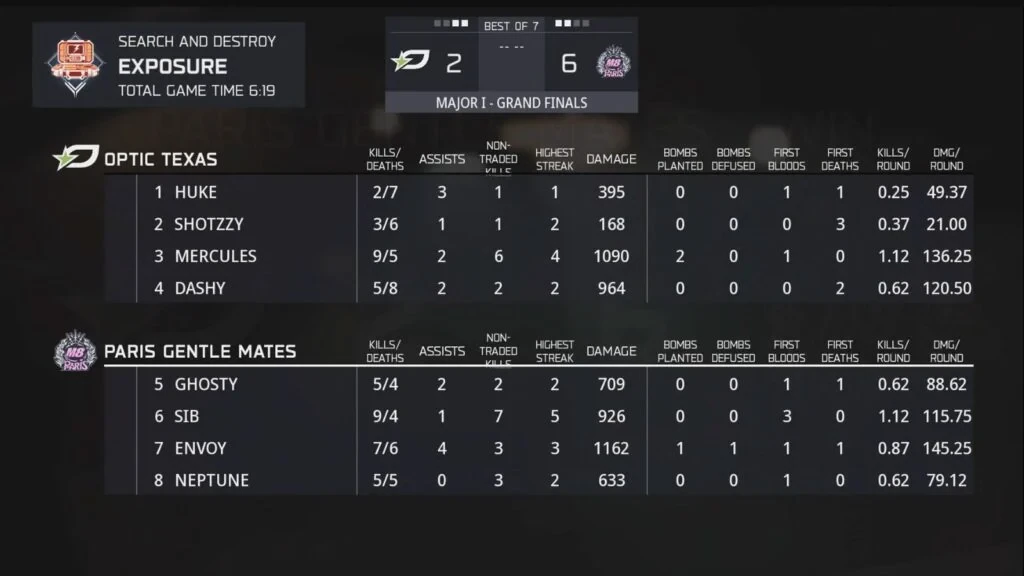Select HUKE's scoreboard row
This screenshot has height=576, width=1024.
[195, 192]
